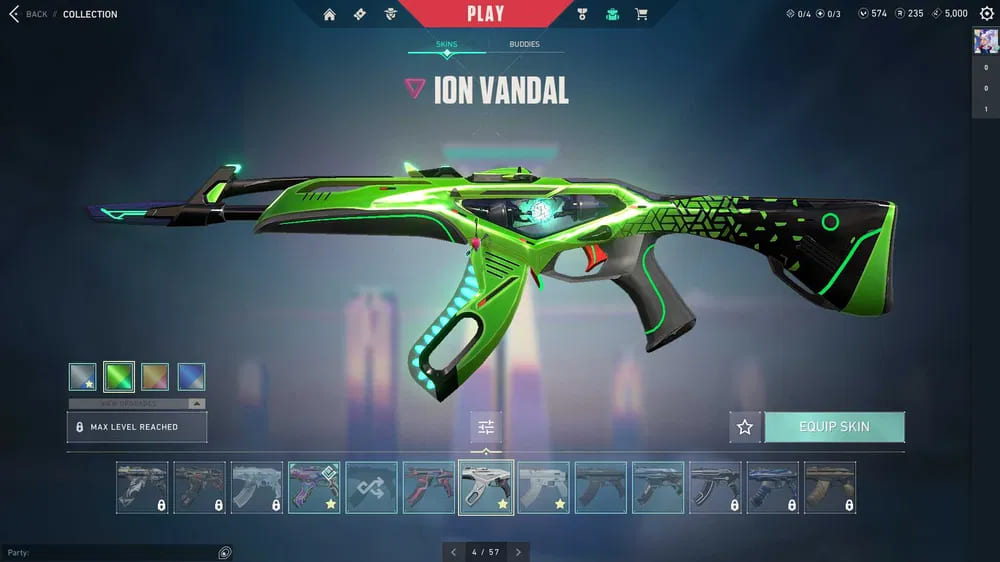Mark this skin as favorite with the star
This screenshot has height=562, width=1000.
pyautogui.click(x=745, y=427)
